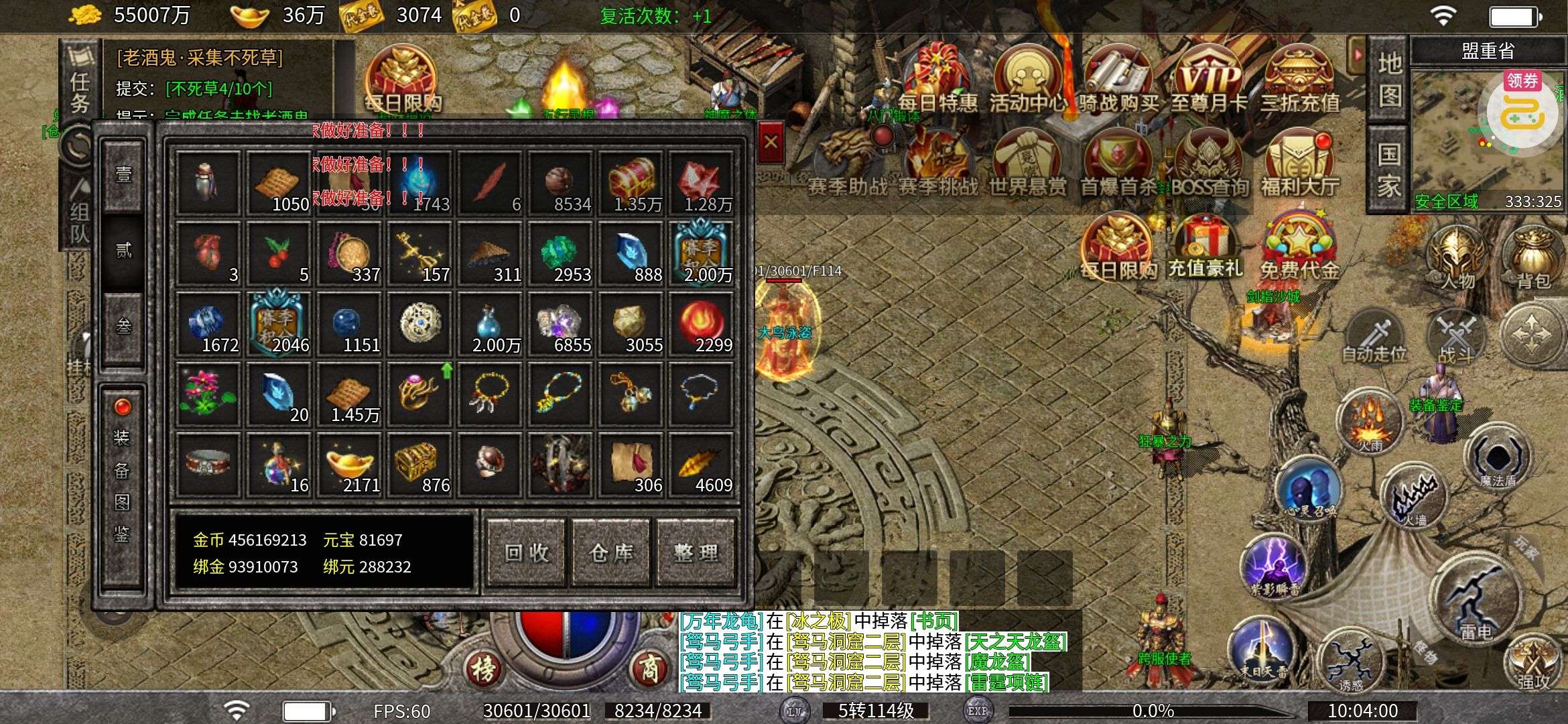1568x724 pixels.
Task: Select the gold ingot item stack 2171
Action: (x=350, y=465)
